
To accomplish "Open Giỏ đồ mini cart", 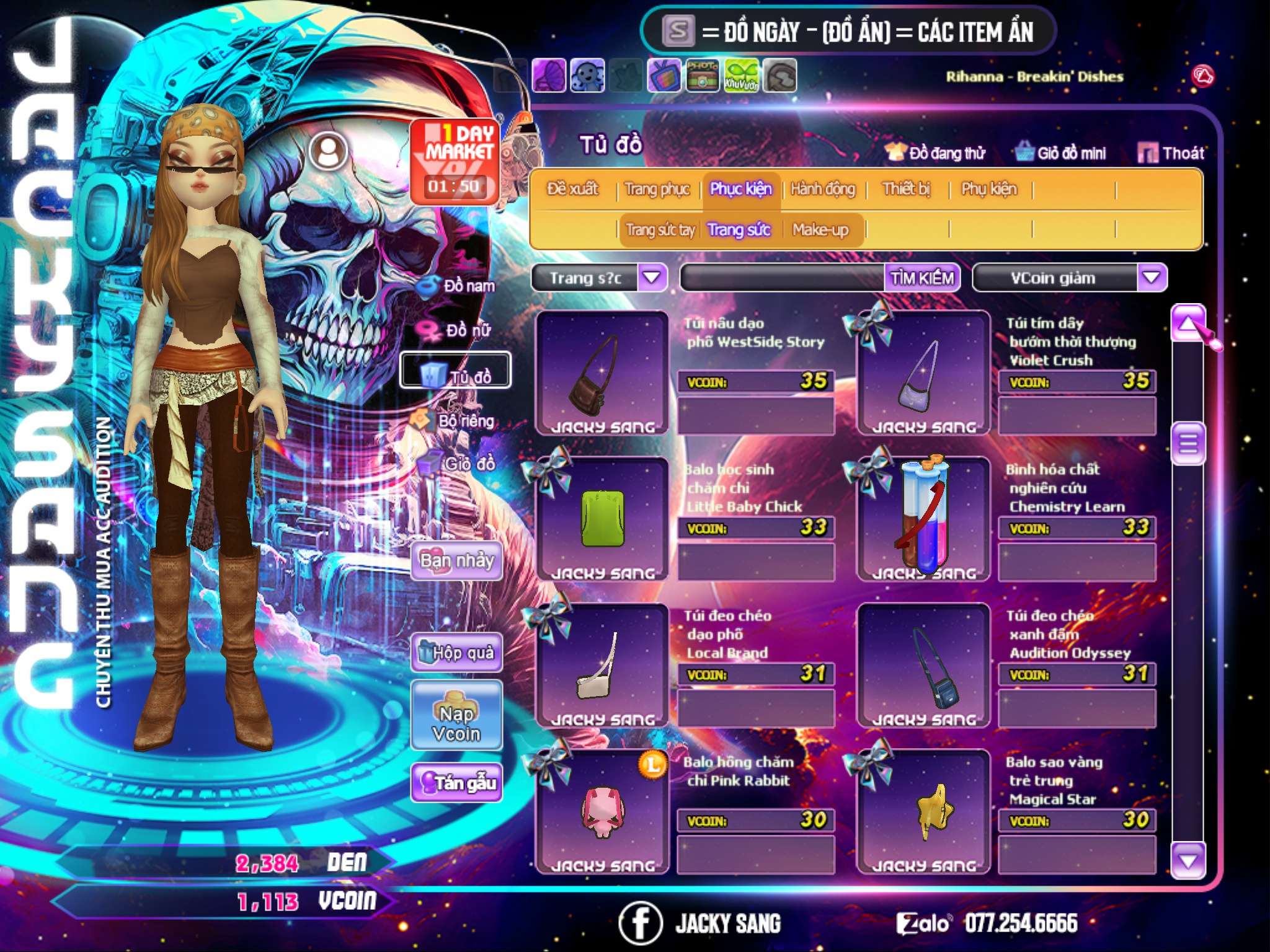I will click(1061, 153).
